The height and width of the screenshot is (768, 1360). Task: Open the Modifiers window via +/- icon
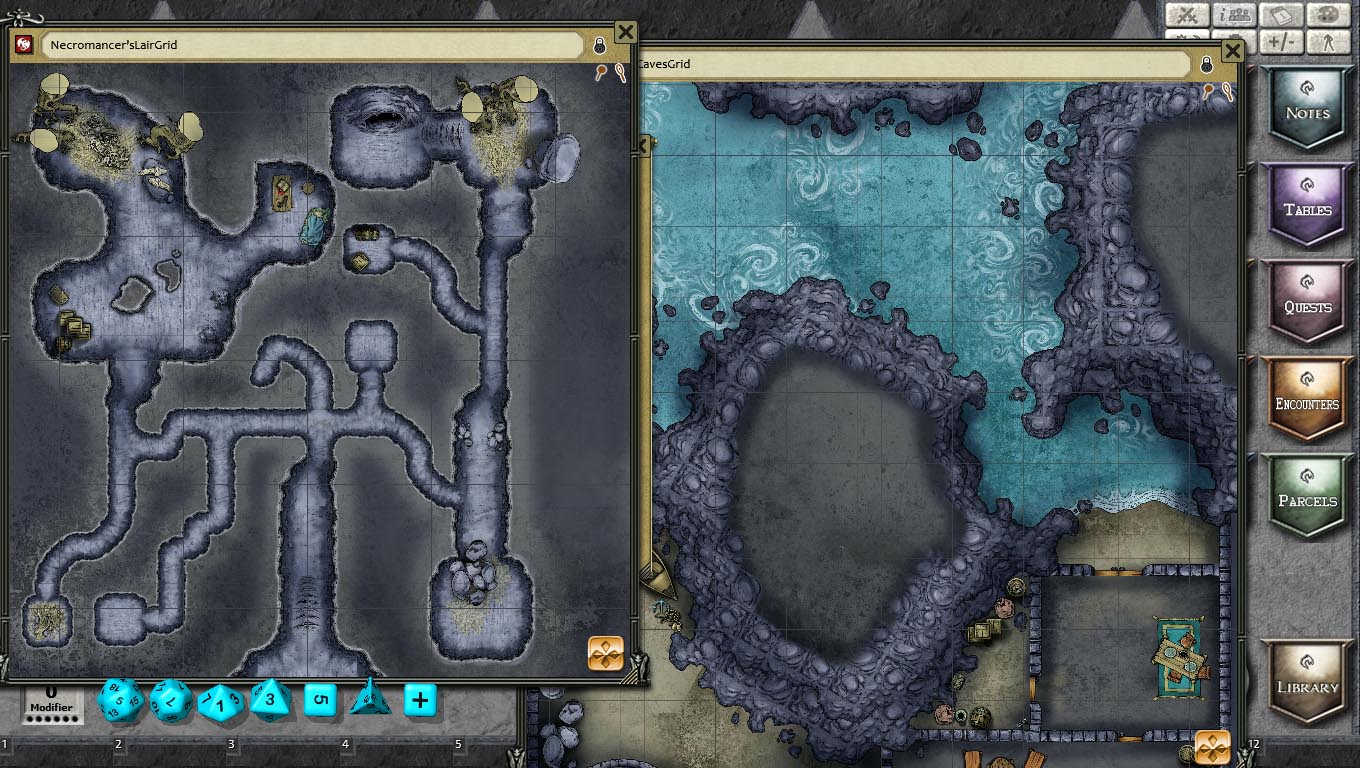click(1283, 44)
